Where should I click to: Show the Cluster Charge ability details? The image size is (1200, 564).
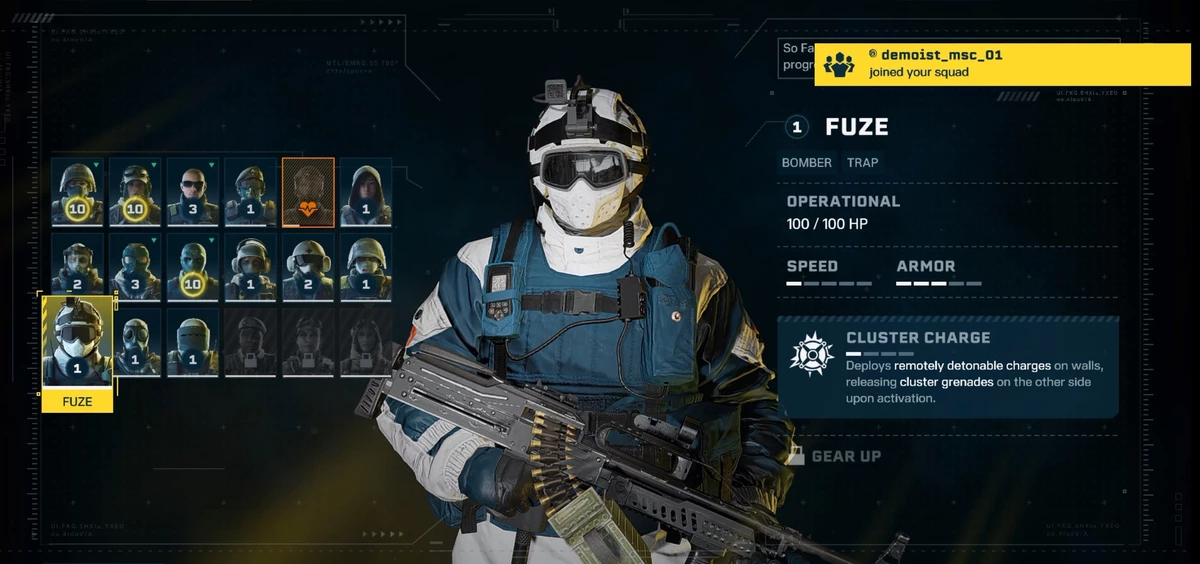click(947, 366)
